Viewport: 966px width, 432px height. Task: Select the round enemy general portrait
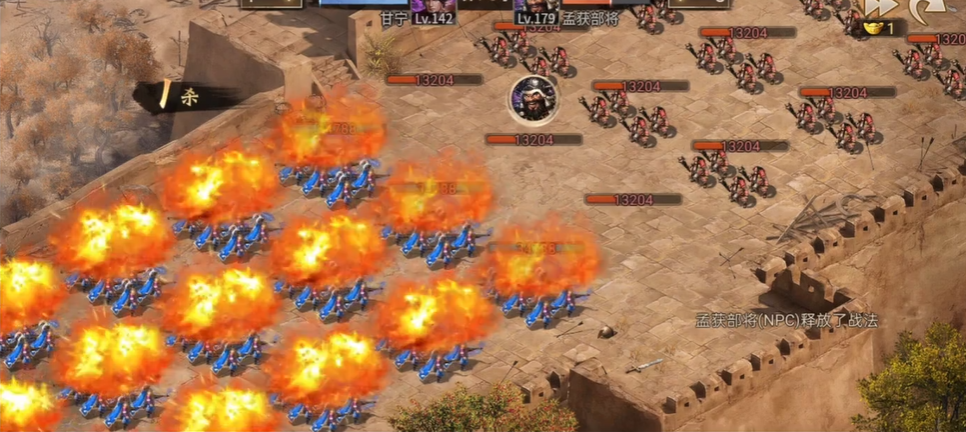532,98
